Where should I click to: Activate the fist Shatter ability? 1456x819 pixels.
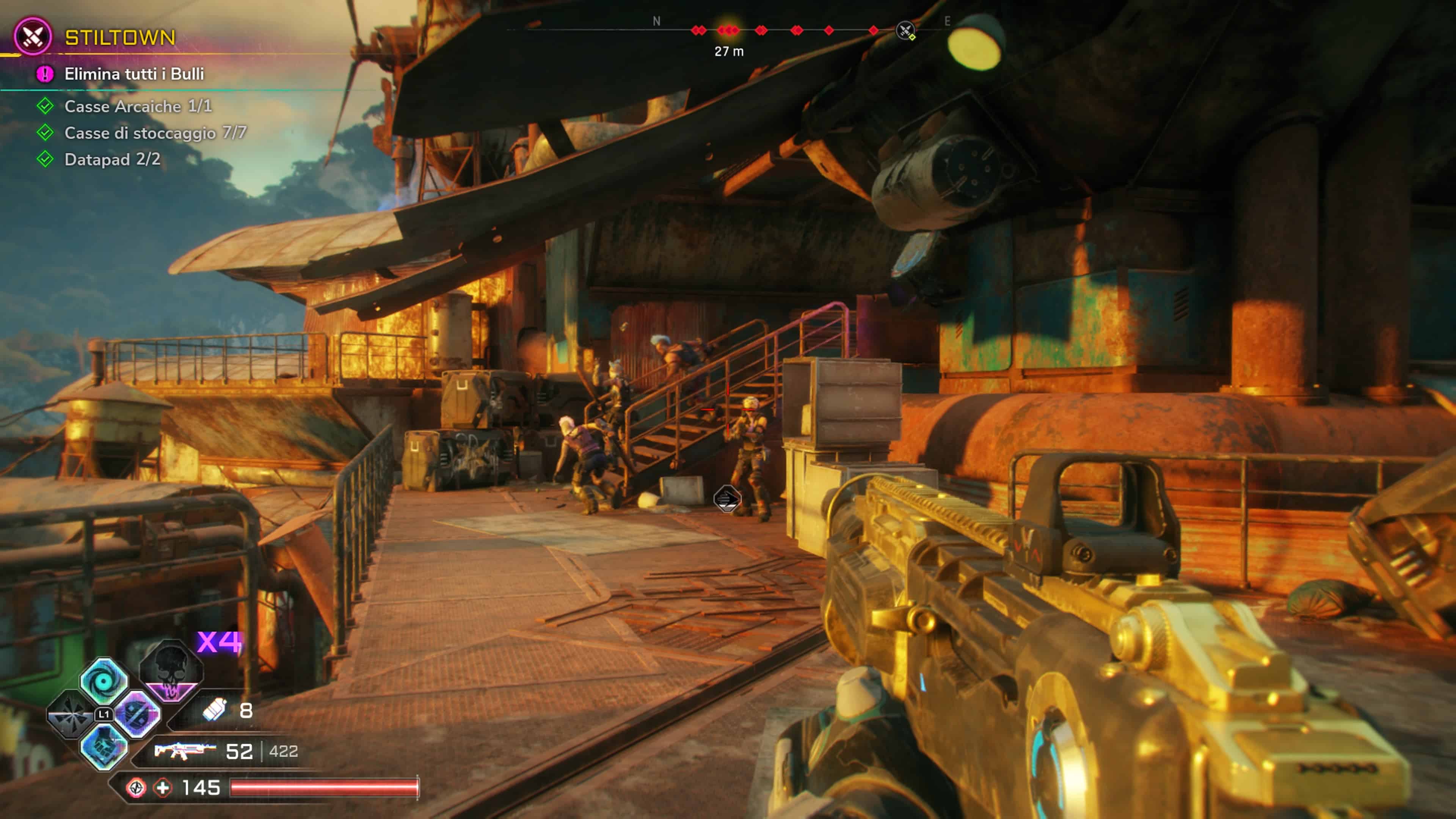coord(104,747)
